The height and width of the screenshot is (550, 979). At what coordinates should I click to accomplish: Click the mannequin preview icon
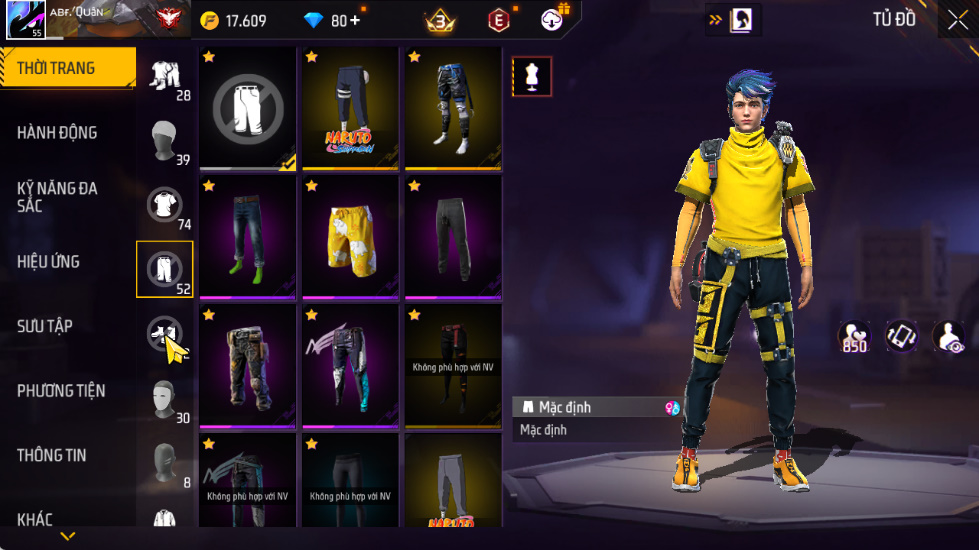pos(532,77)
